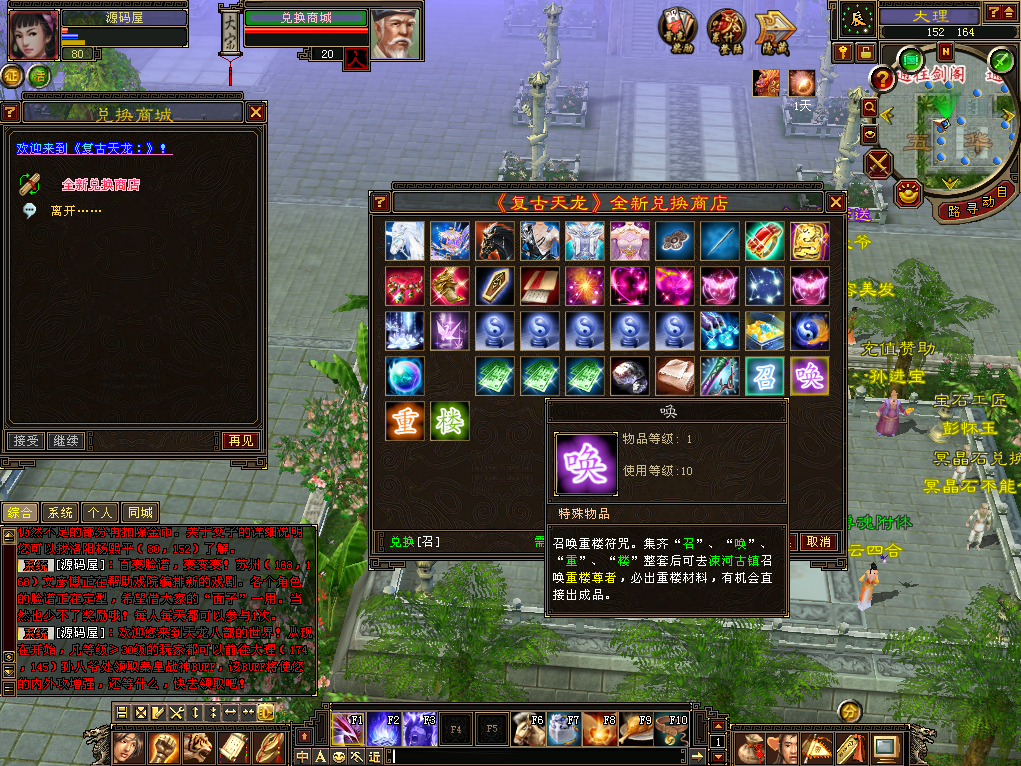The image size is (1021, 766).
Task: Click the 再见 goodbye button
Action: (240, 441)
